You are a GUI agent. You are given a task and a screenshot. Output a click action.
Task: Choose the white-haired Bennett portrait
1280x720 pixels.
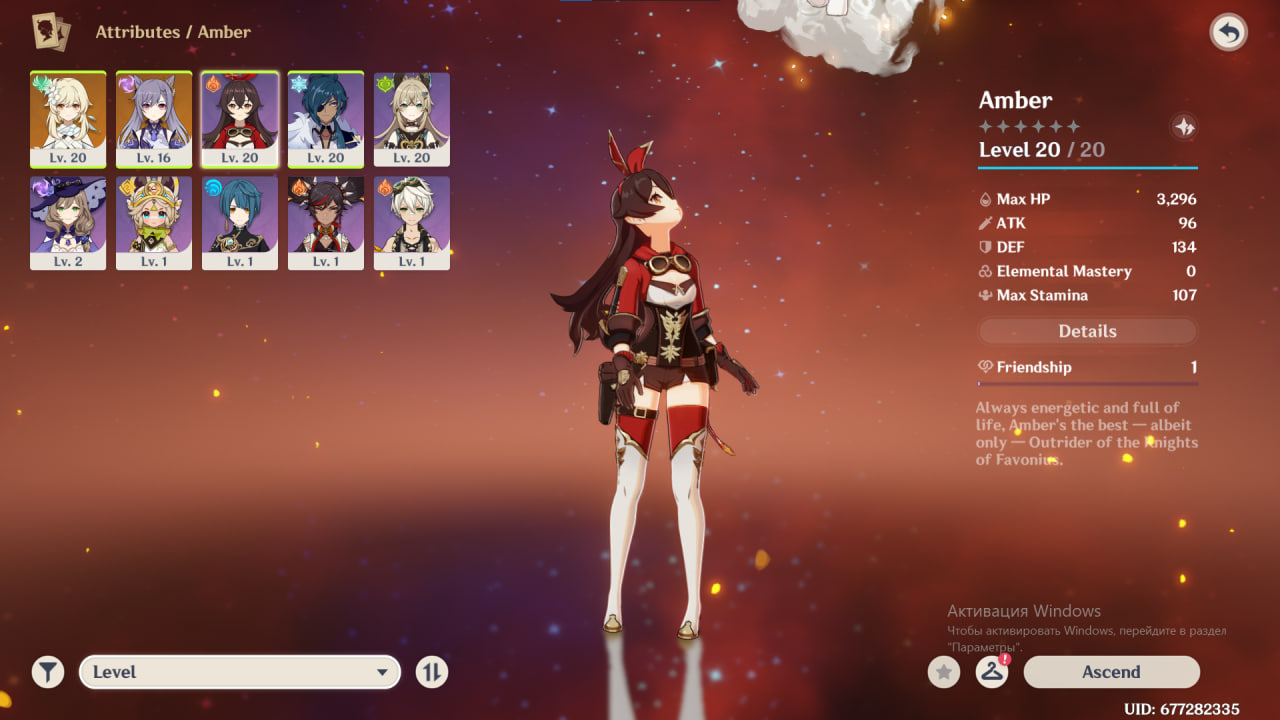412,223
